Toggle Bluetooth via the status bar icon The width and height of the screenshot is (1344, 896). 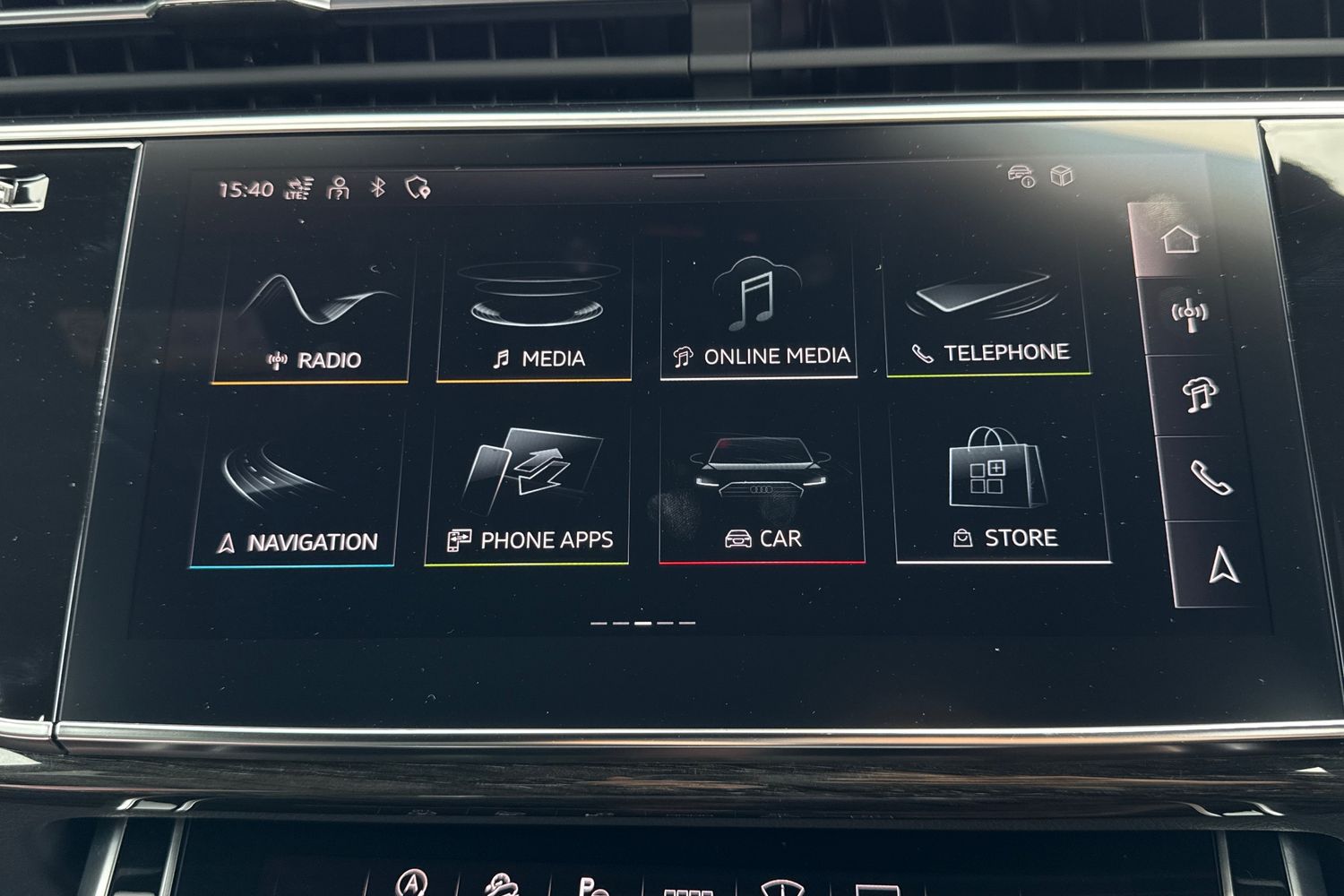click(x=378, y=188)
